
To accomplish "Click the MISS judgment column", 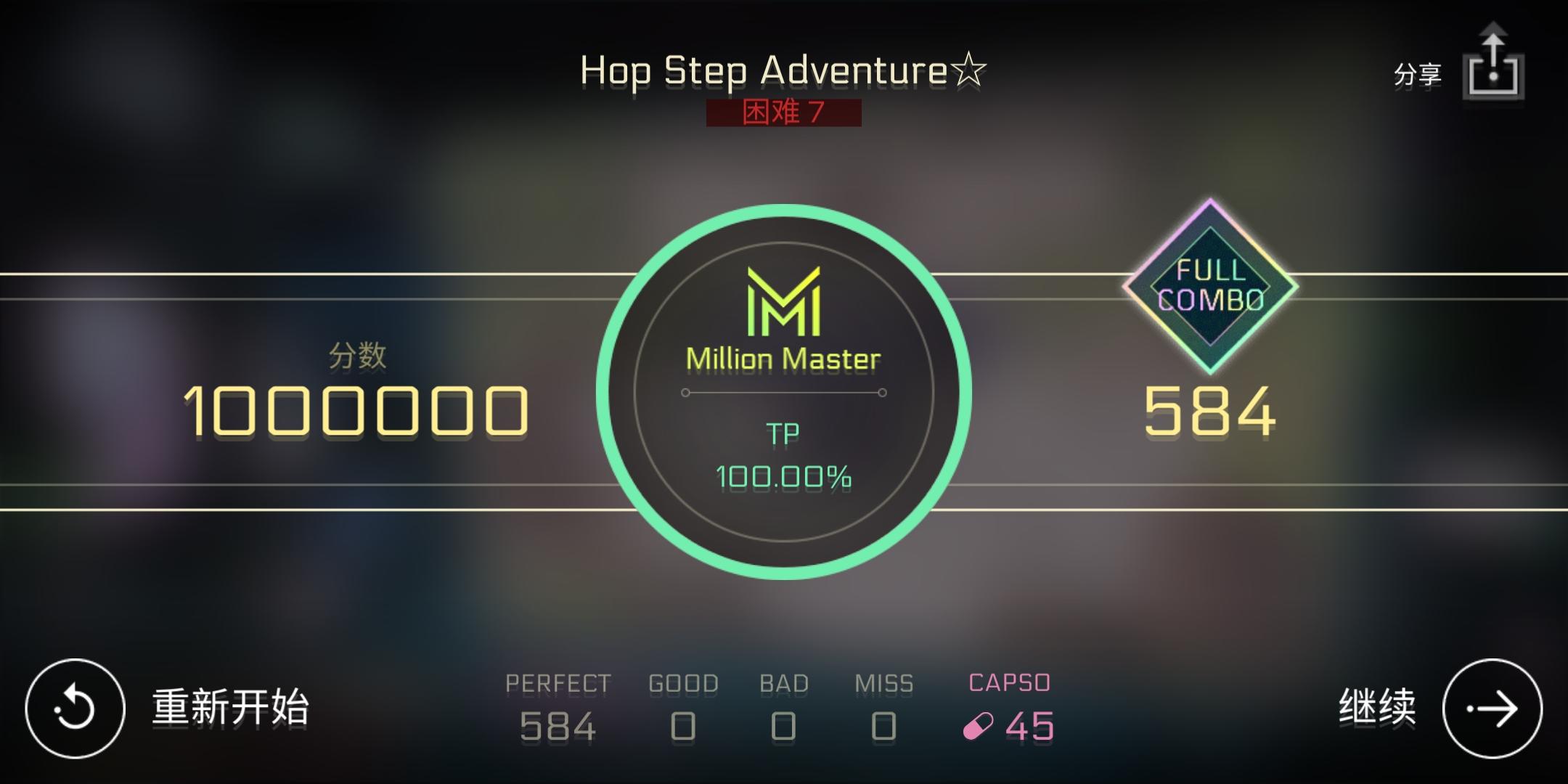I will coord(884,704).
